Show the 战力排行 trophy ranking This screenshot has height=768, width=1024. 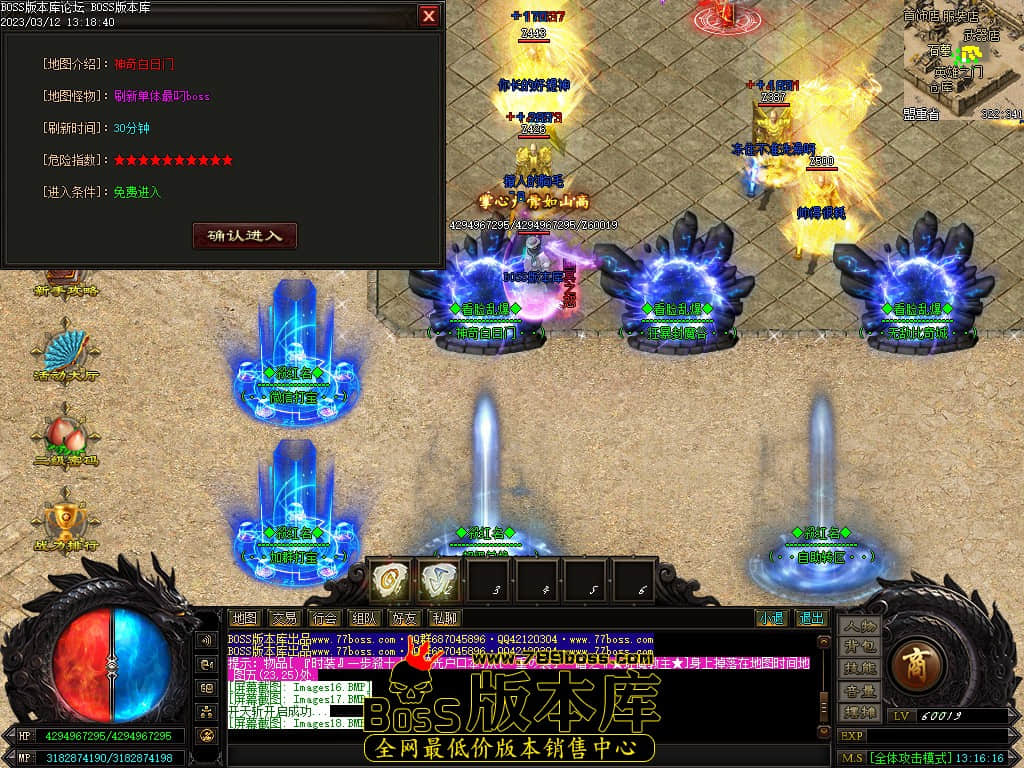point(66,523)
